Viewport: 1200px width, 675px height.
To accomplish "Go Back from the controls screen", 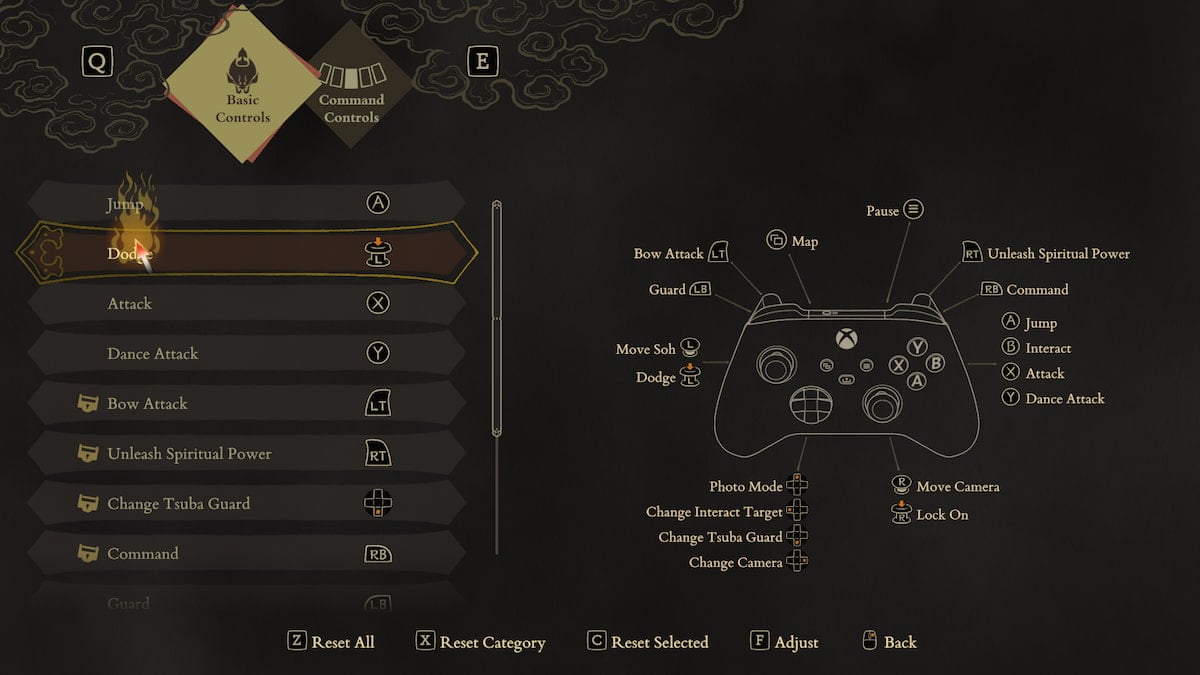I will 888,642.
